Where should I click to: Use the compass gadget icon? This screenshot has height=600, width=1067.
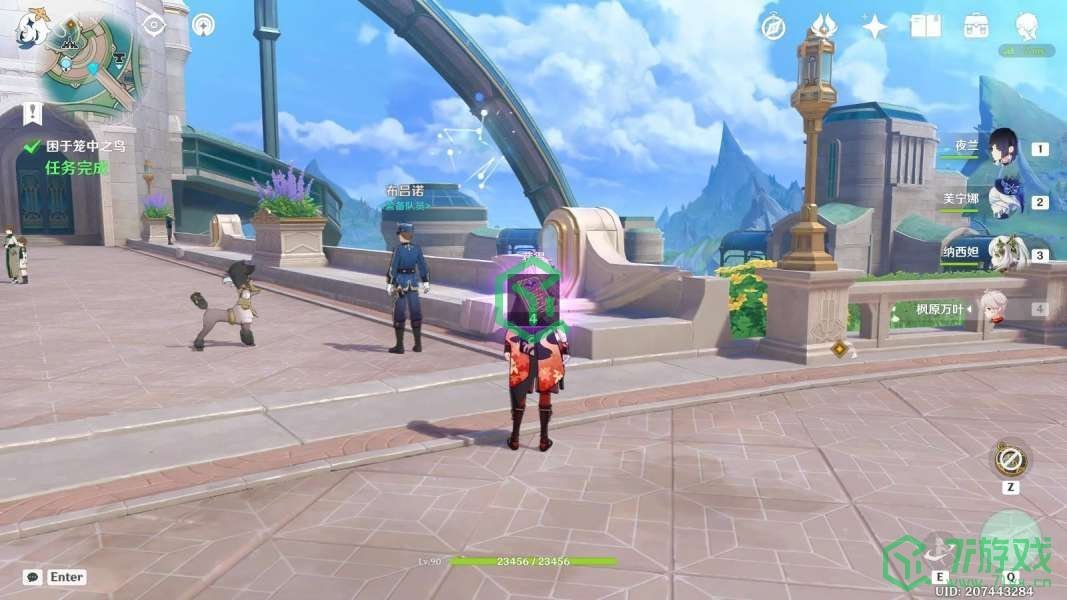pos(1011,459)
